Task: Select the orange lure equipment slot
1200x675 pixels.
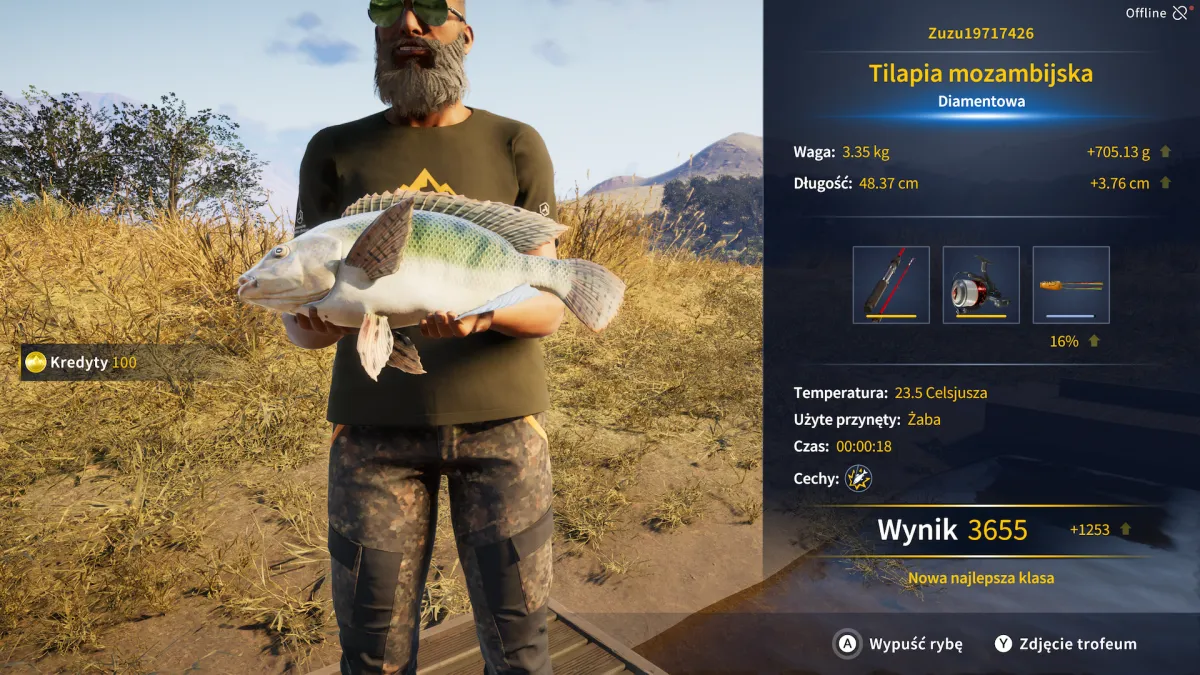Action: [x=1071, y=285]
